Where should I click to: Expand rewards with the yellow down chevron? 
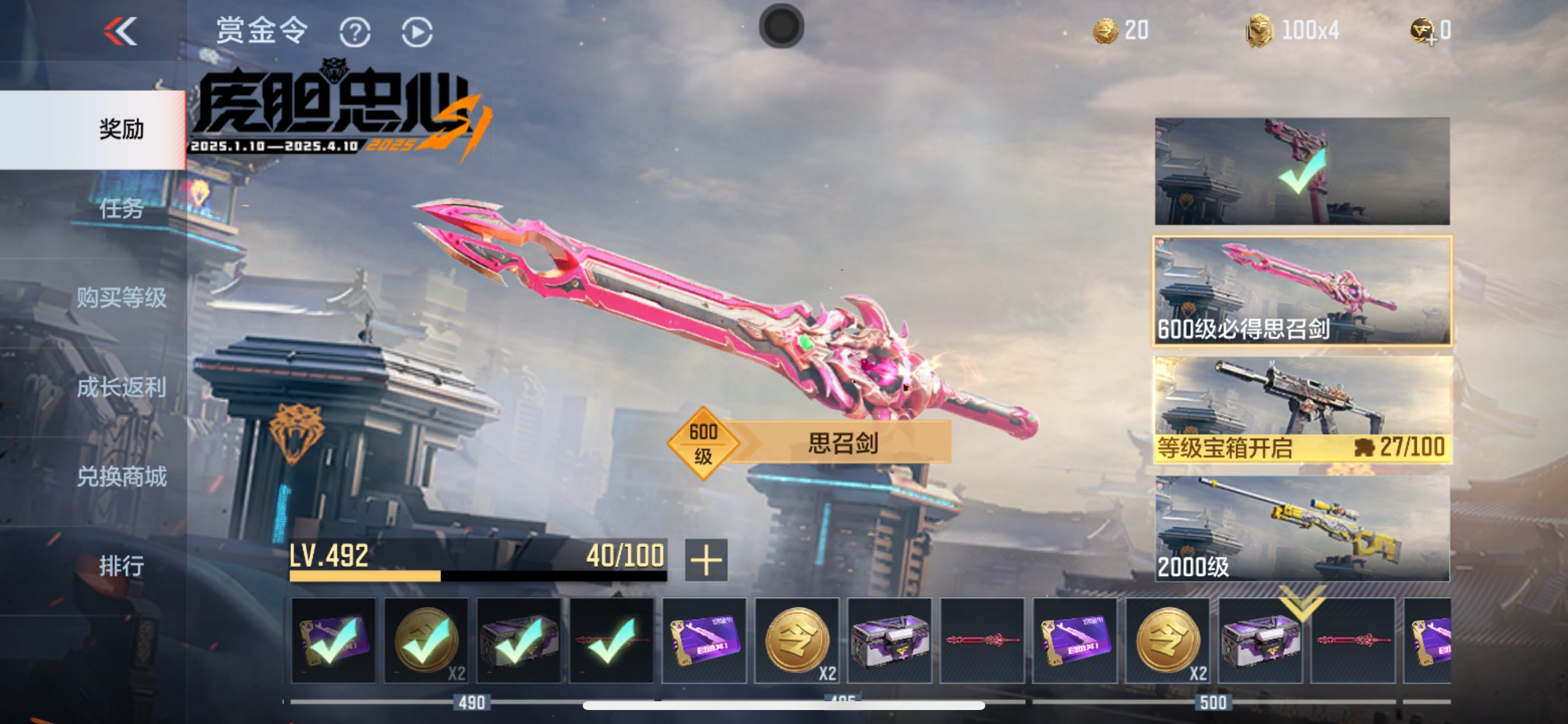[x=1301, y=601]
